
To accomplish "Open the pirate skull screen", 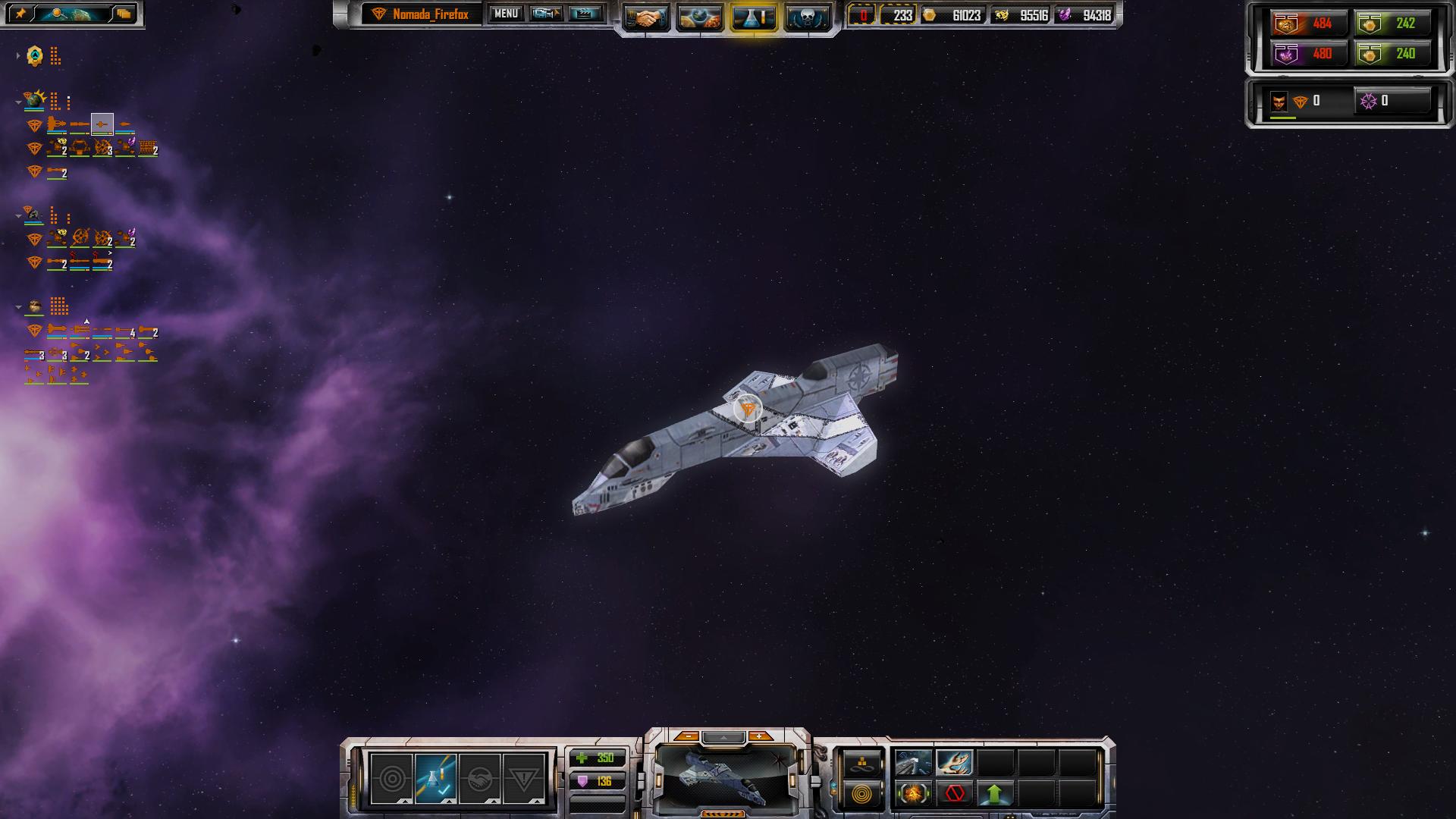I will click(806, 17).
